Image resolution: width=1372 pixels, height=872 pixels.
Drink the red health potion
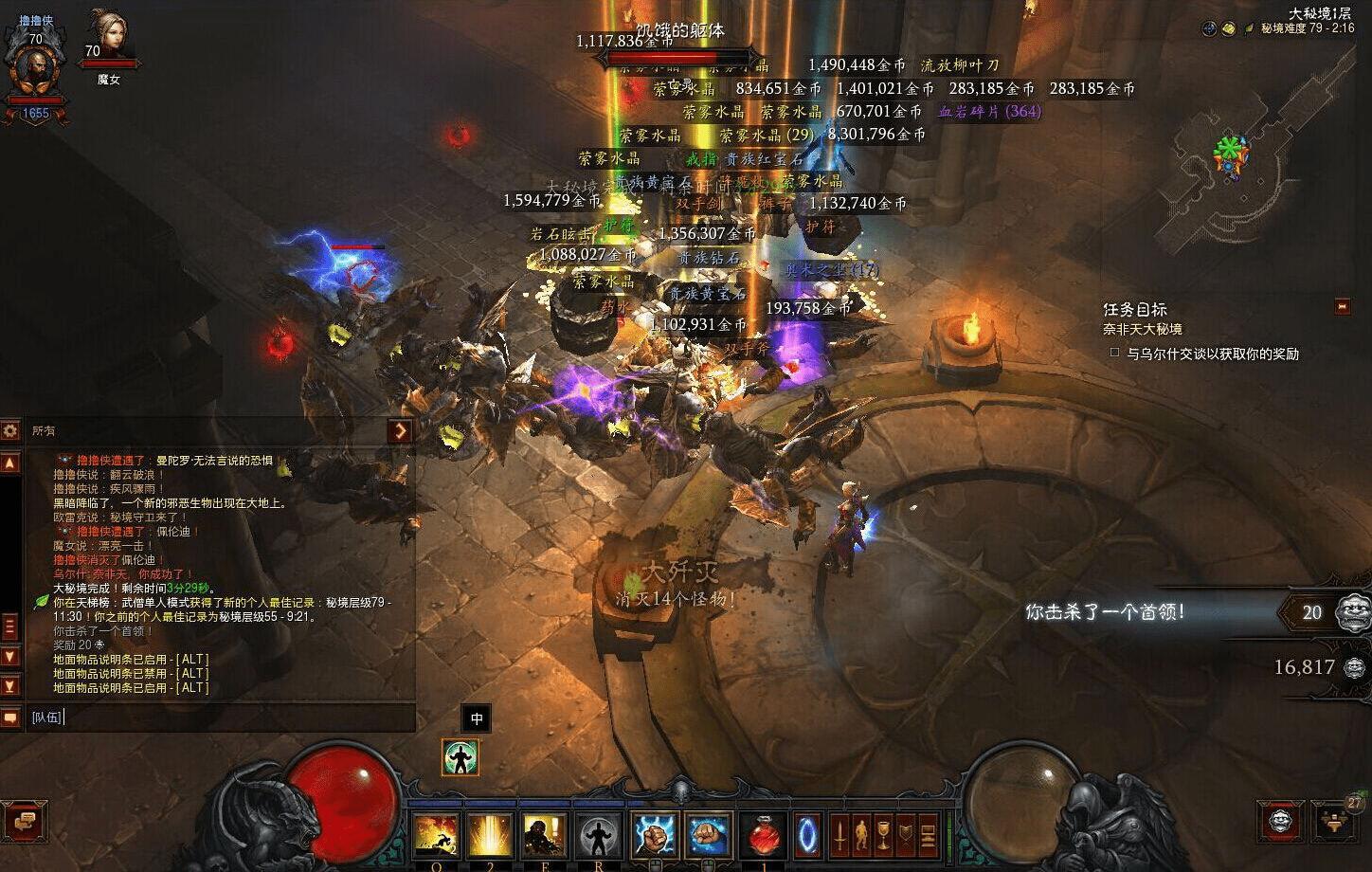[764, 837]
